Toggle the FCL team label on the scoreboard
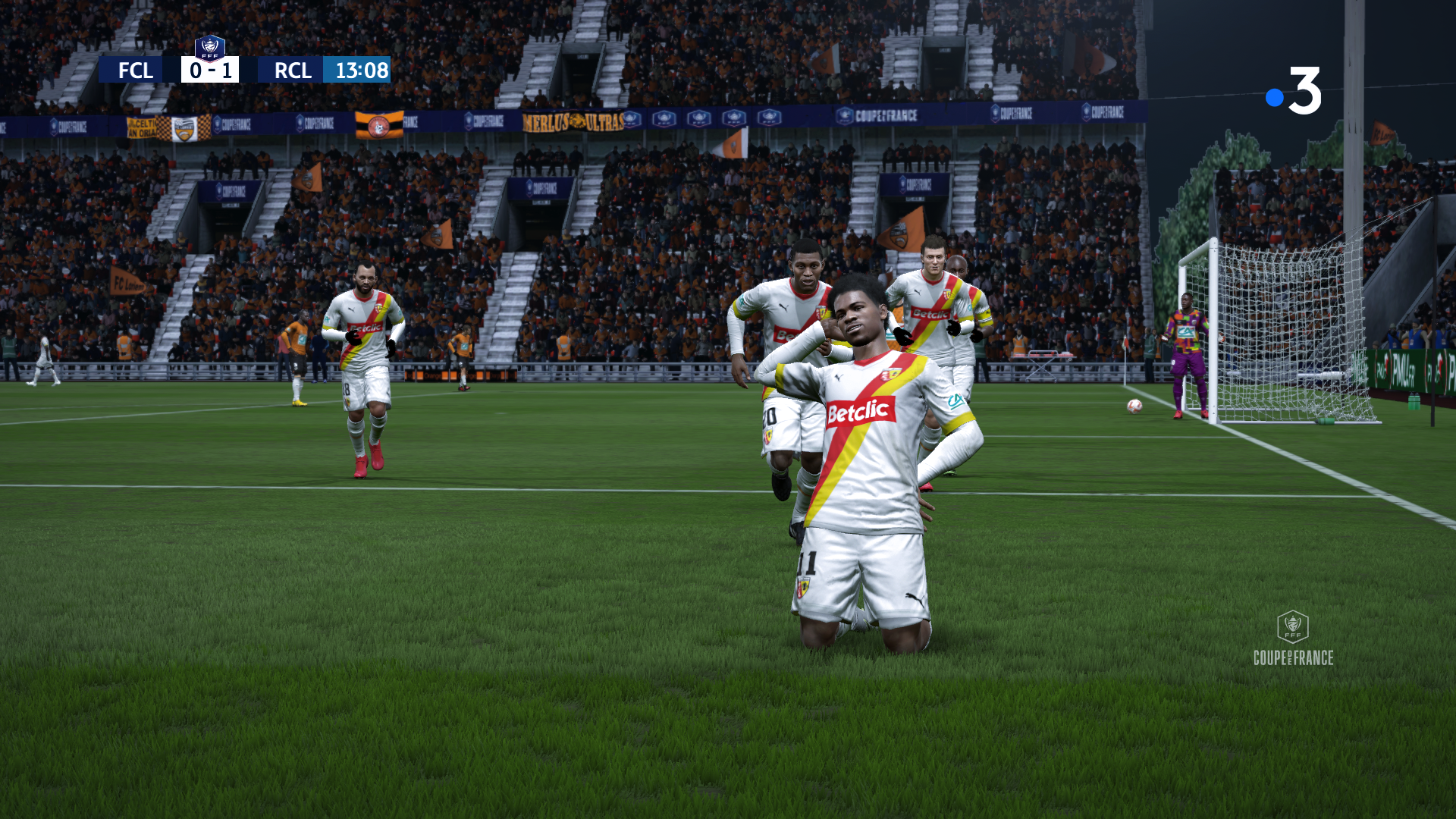Viewport: 1456px width, 819px height. [135, 71]
